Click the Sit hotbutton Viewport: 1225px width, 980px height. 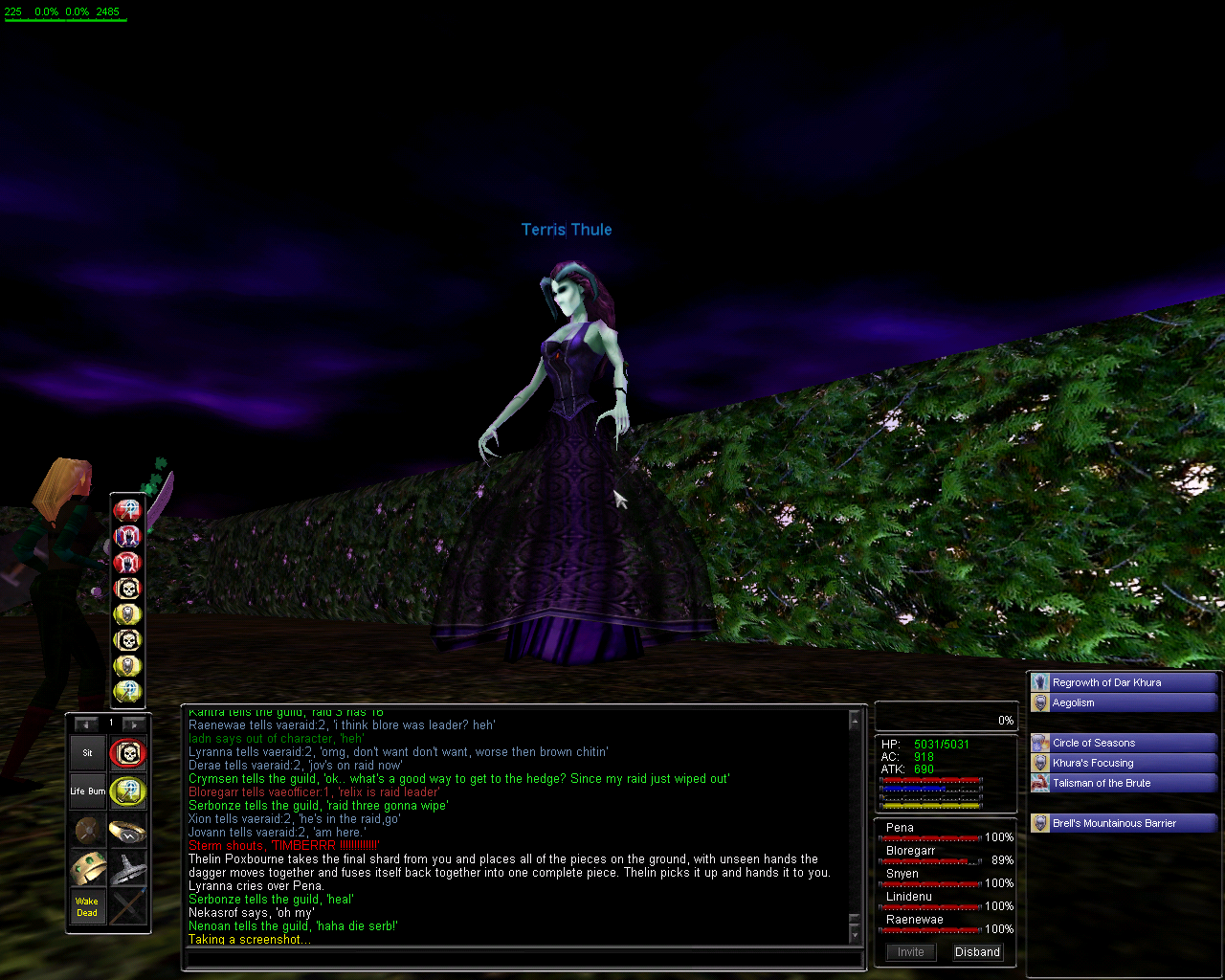tap(87, 753)
